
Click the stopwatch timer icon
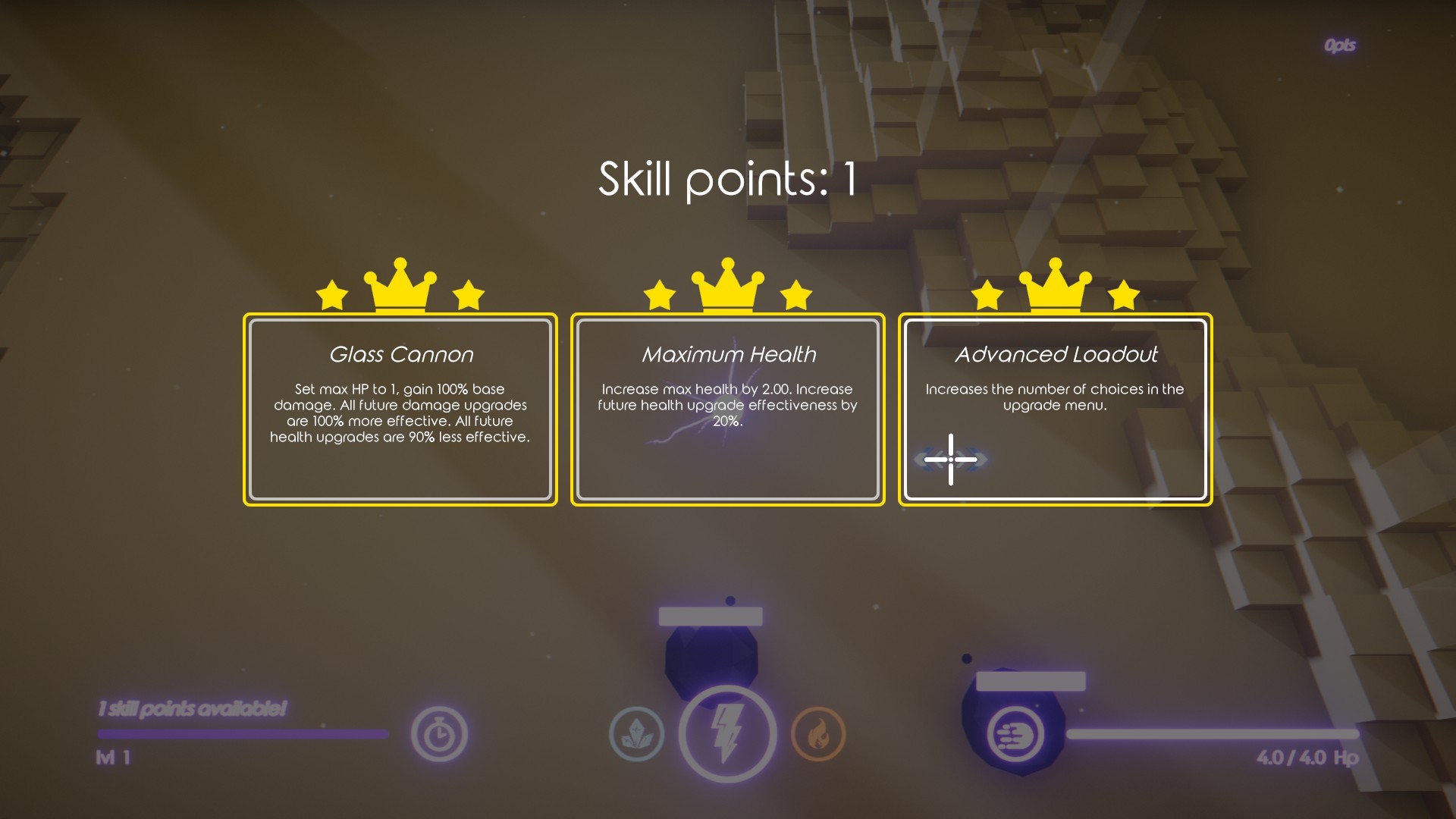[438, 733]
